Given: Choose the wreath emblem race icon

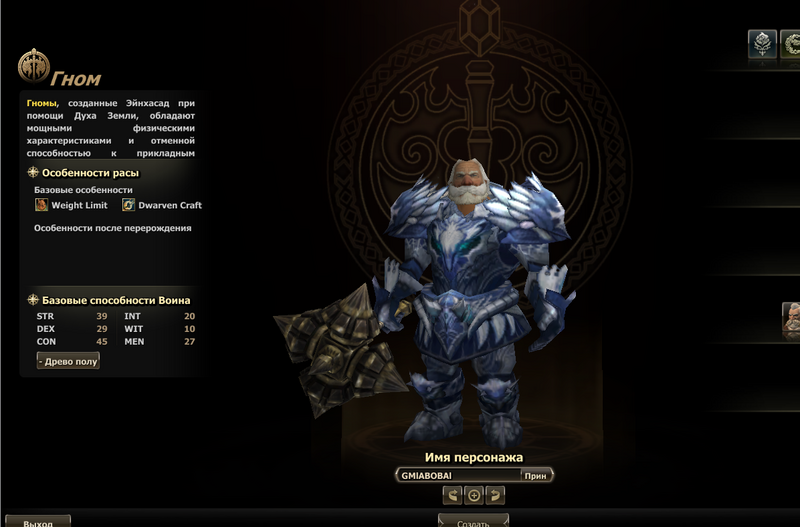Looking at the screenshot, I should [x=792, y=44].
